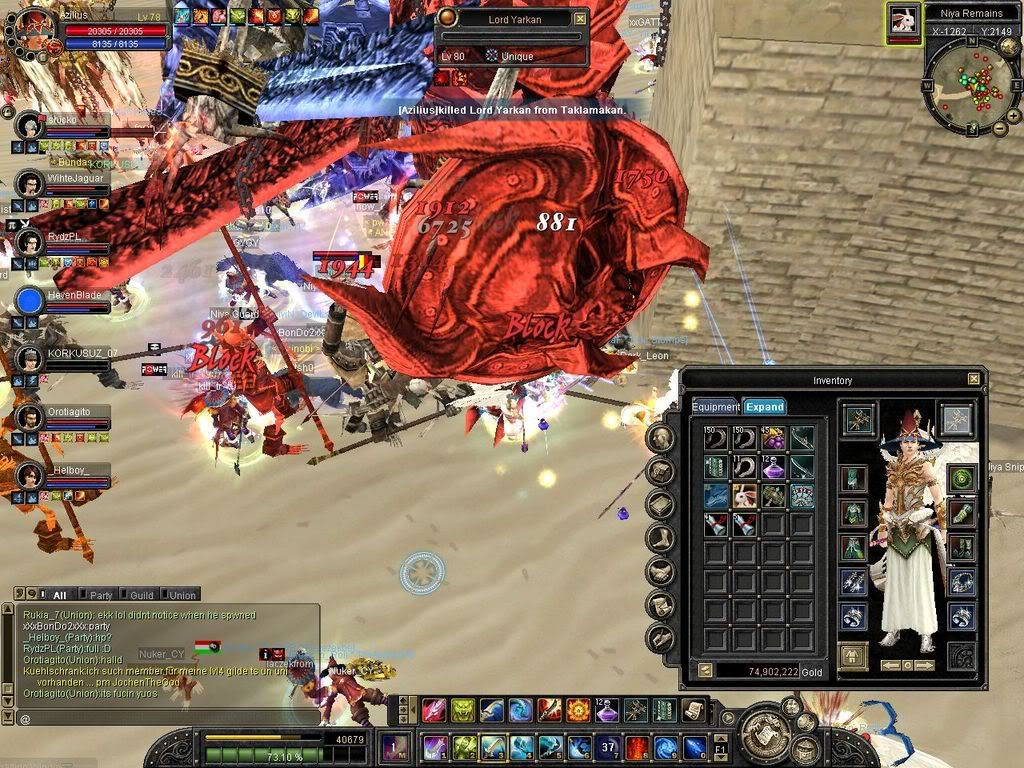
Task: Close the Lord Yarkan target window
Action: (x=580, y=18)
